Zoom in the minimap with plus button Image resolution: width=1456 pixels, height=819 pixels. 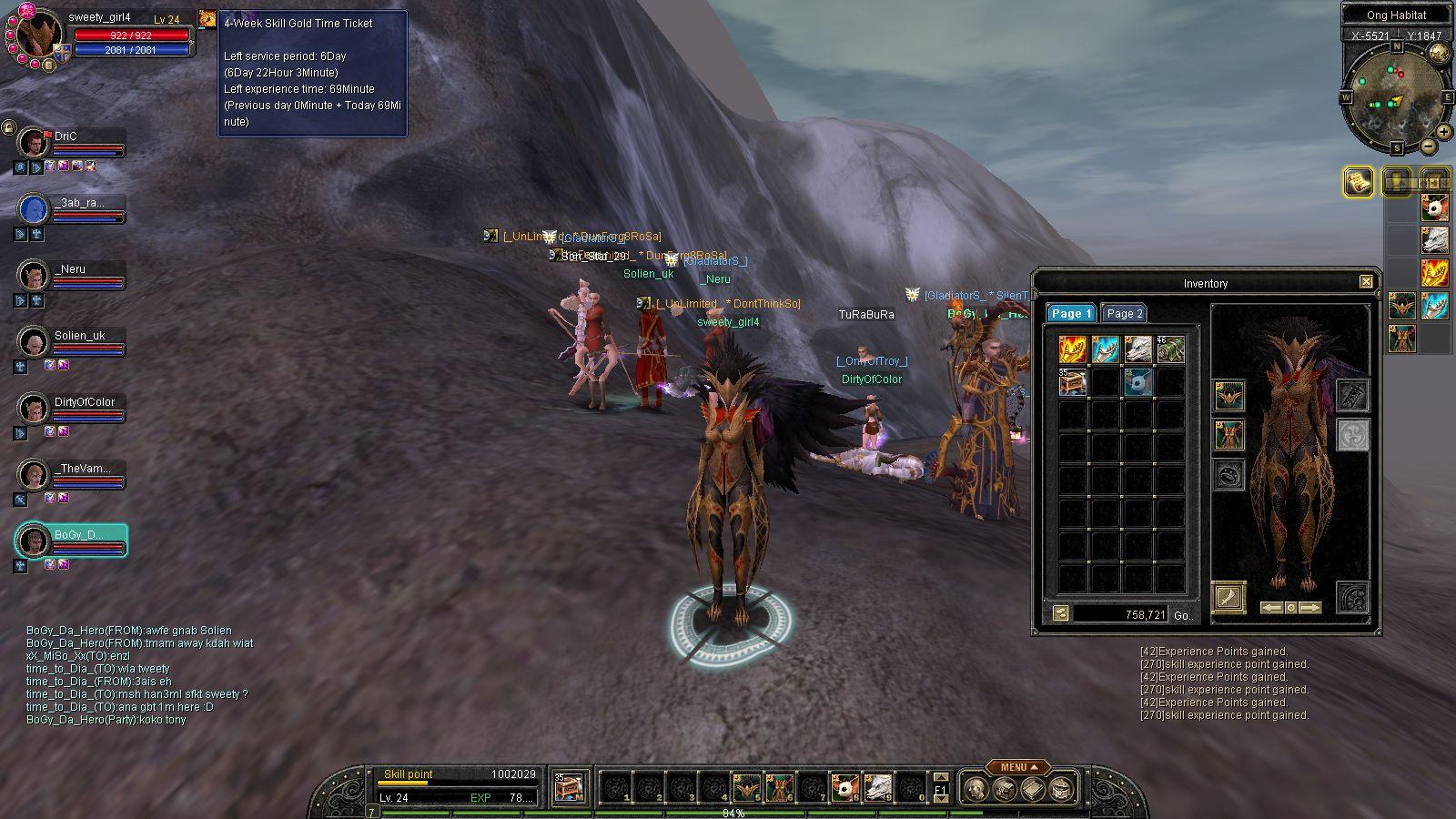click(x=1444, y=130)
